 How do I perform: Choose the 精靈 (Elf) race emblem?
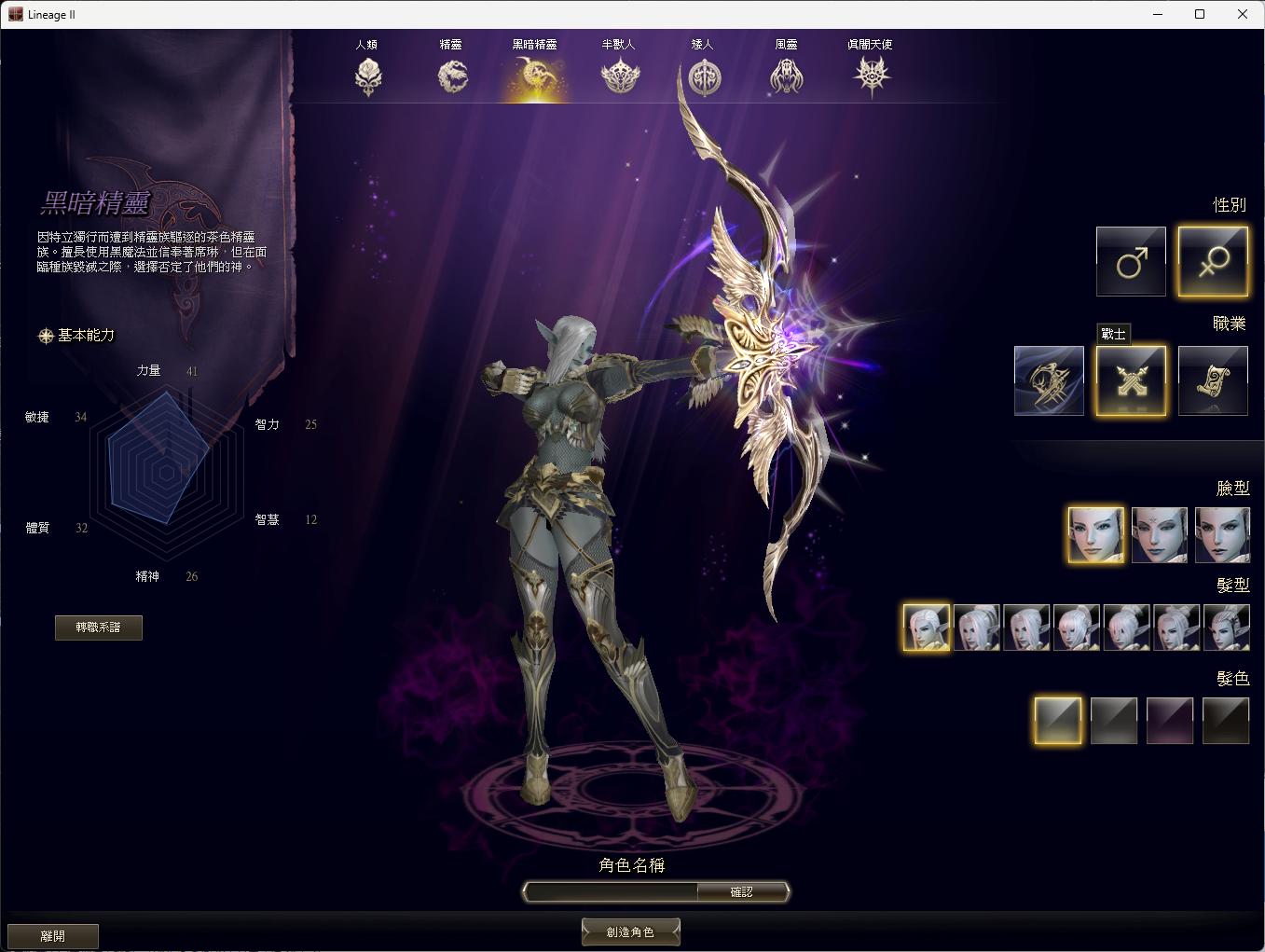(x=452, y=76)
